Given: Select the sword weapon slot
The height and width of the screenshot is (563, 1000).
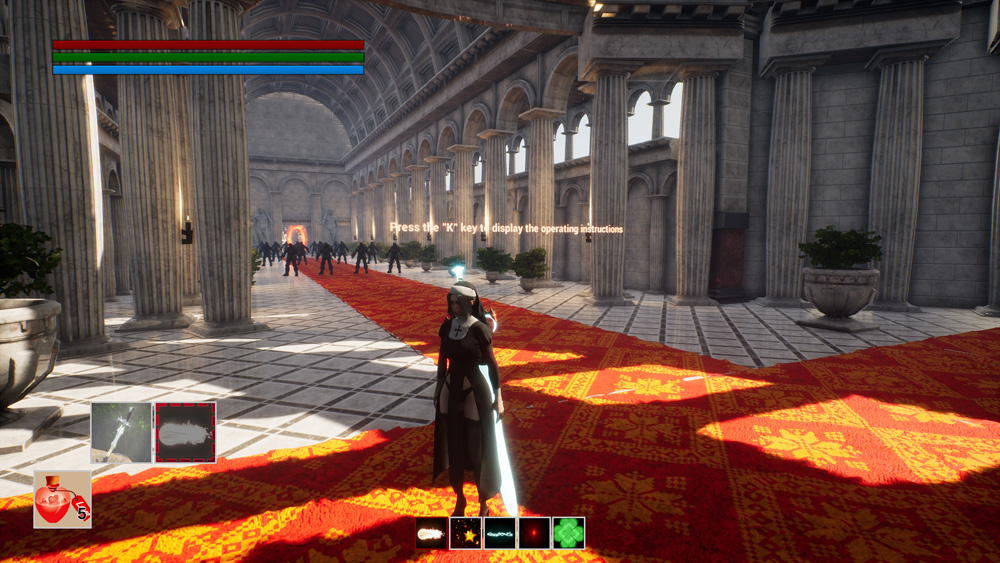Looking at the screenshot, I should [121, 432].
